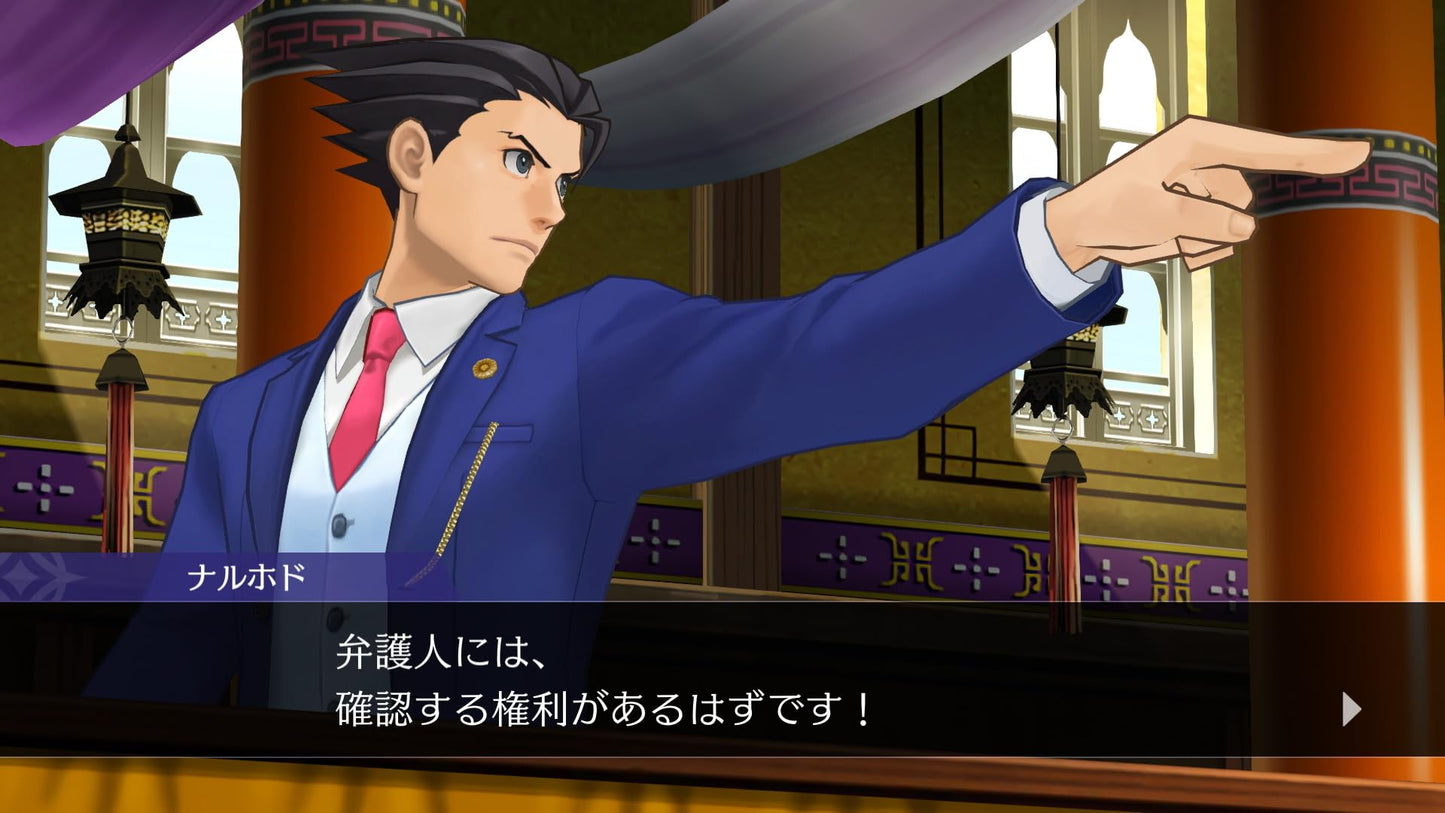Viewport: 1445px width, 813px height.
Task: Select Phoenix's attorney badge pin
Action: 483,369
